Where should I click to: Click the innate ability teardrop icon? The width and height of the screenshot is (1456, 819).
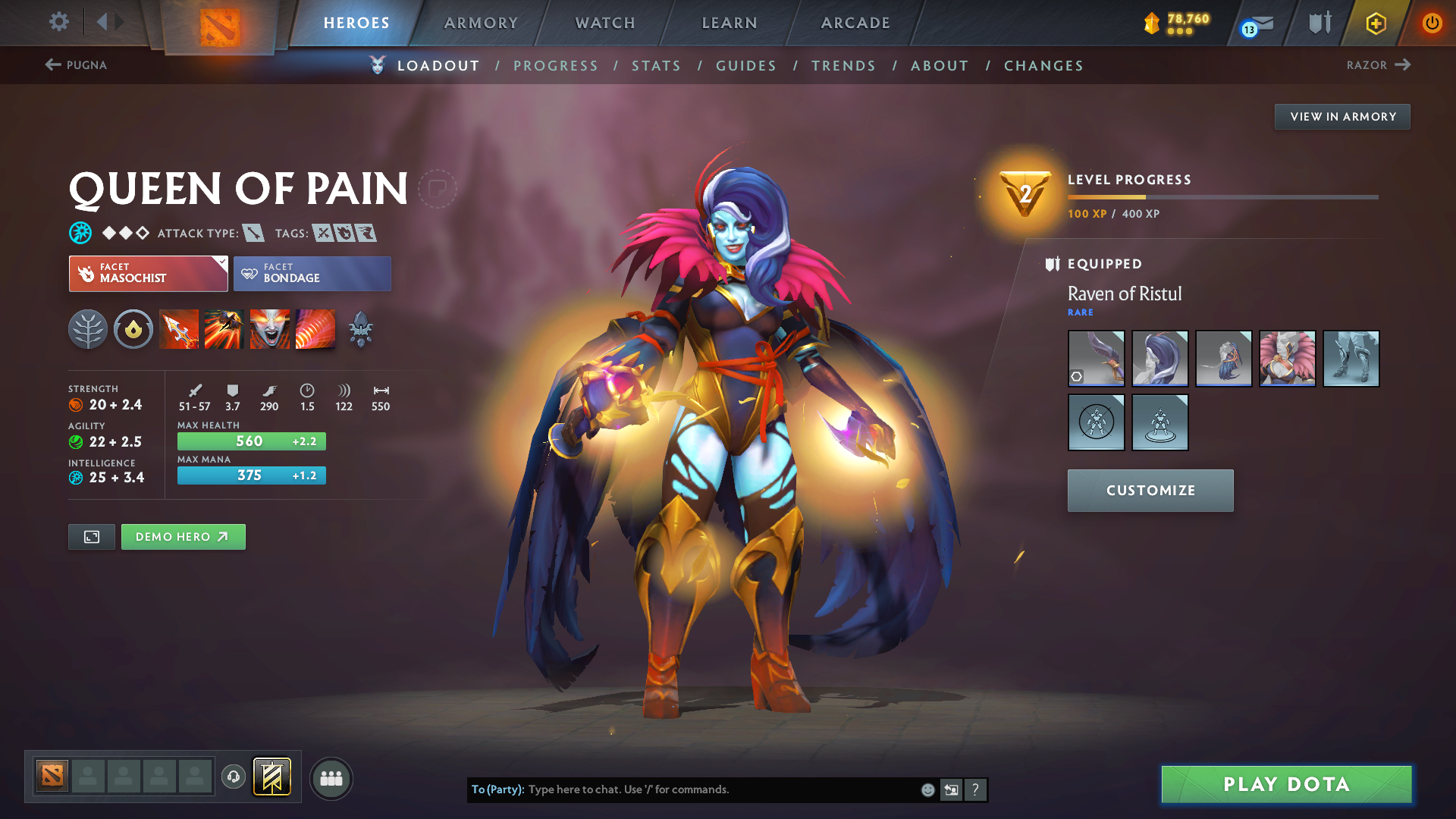[x=133, y=329]
